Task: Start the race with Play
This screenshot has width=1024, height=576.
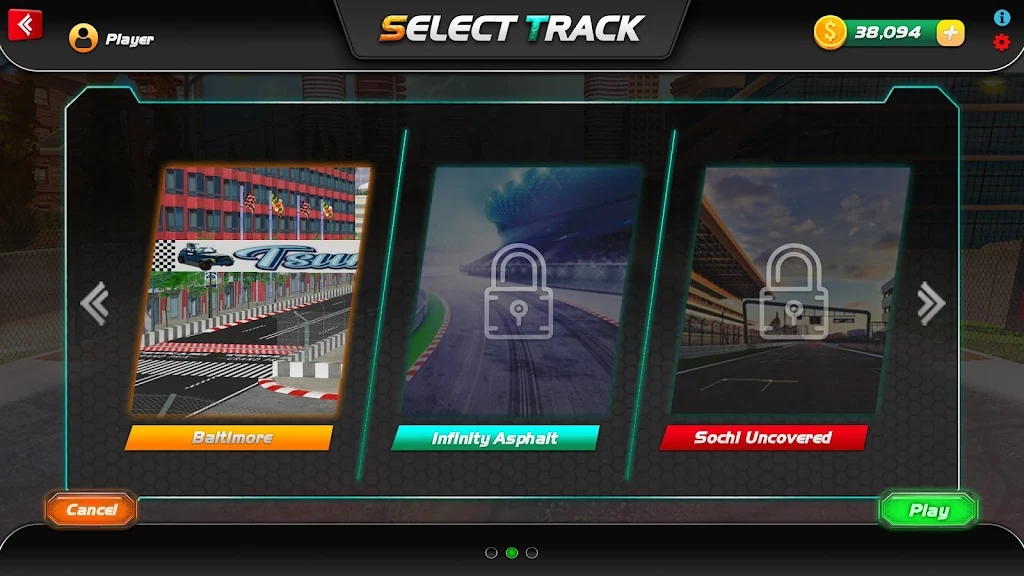Action: [x=928, y=510]
